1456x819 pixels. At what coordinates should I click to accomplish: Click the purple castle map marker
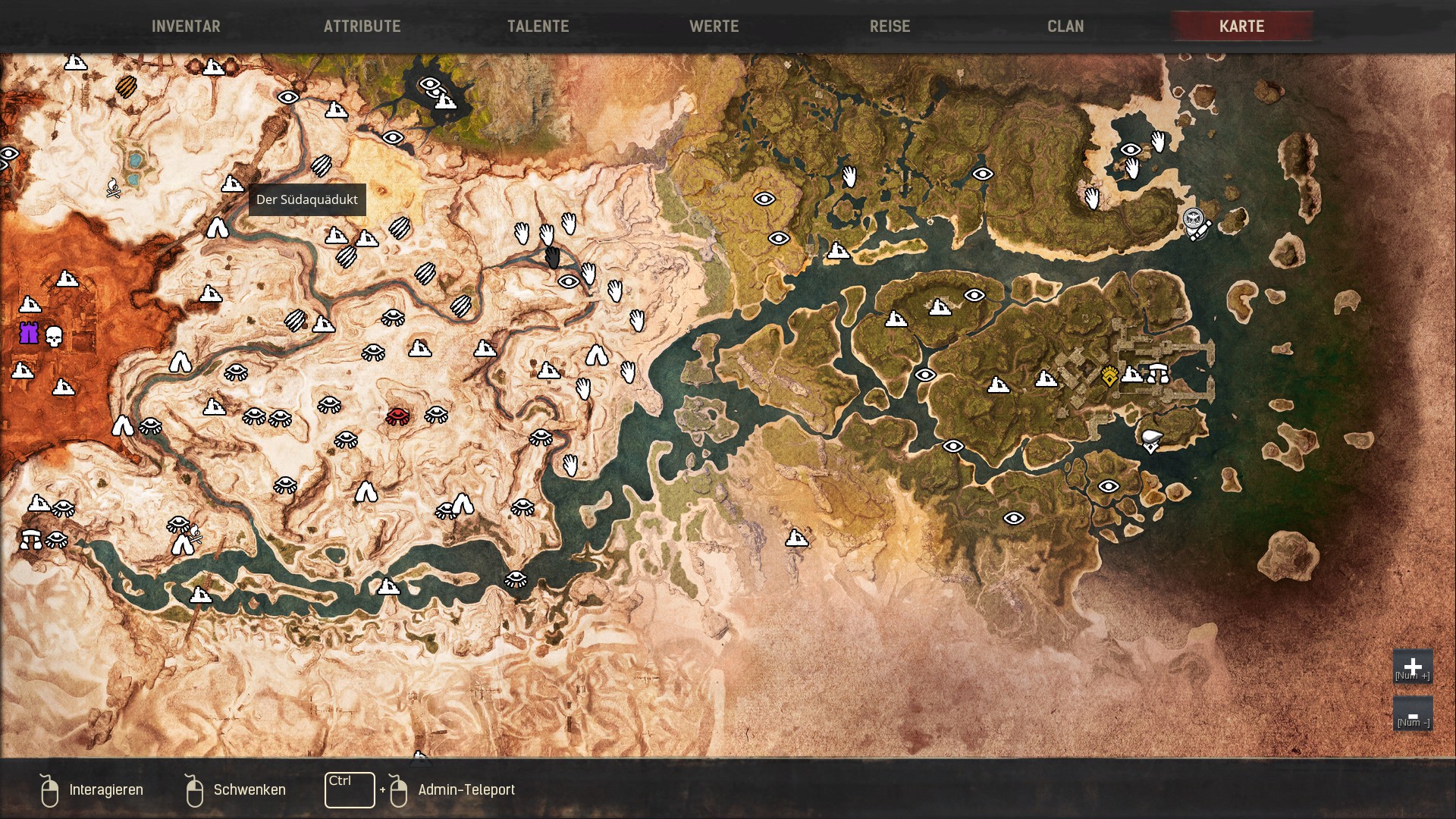click(29, 333)
